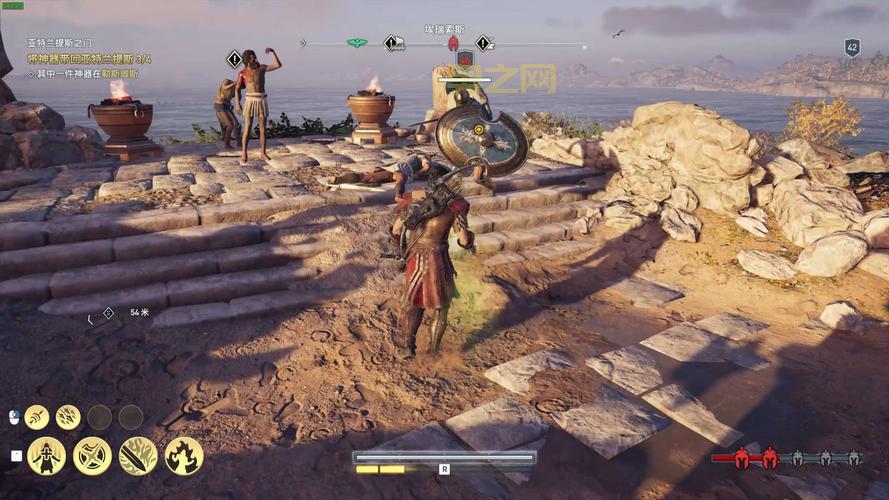The height and width of the screenshot is (500, 889).
Task: Activate the healing figure ability icon
Action: [46, 456]
